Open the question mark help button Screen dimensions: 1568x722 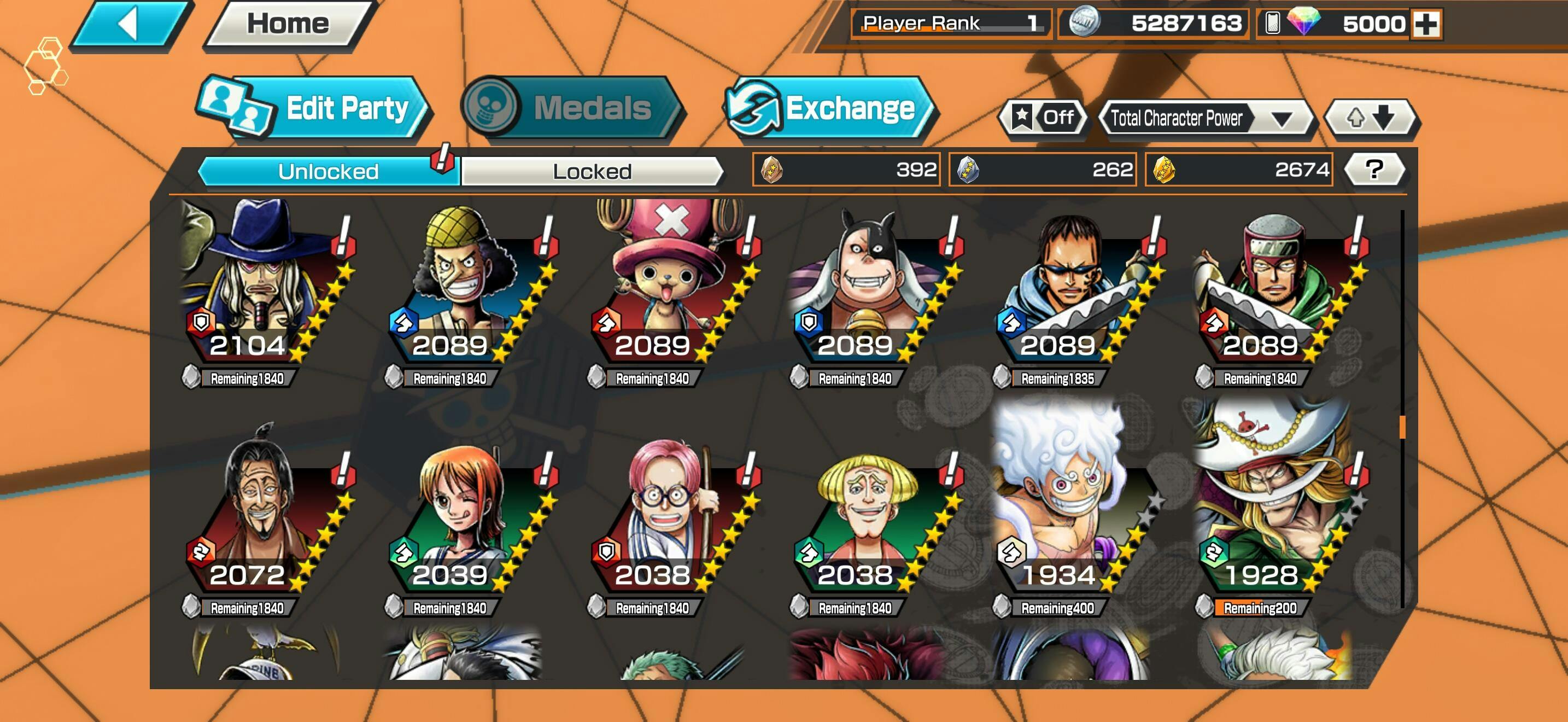(1374, 170)
